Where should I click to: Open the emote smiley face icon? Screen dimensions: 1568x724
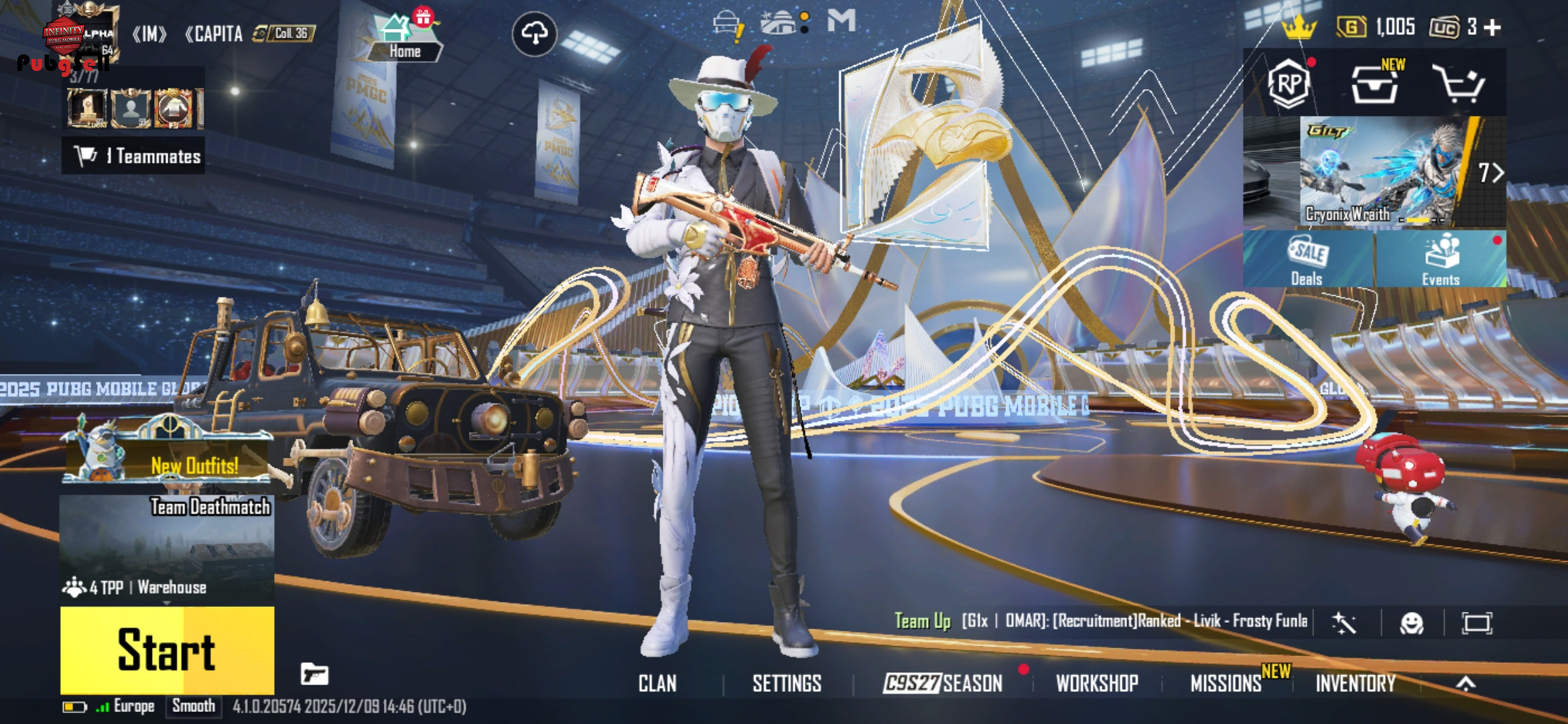click(x=1411, y=623)
